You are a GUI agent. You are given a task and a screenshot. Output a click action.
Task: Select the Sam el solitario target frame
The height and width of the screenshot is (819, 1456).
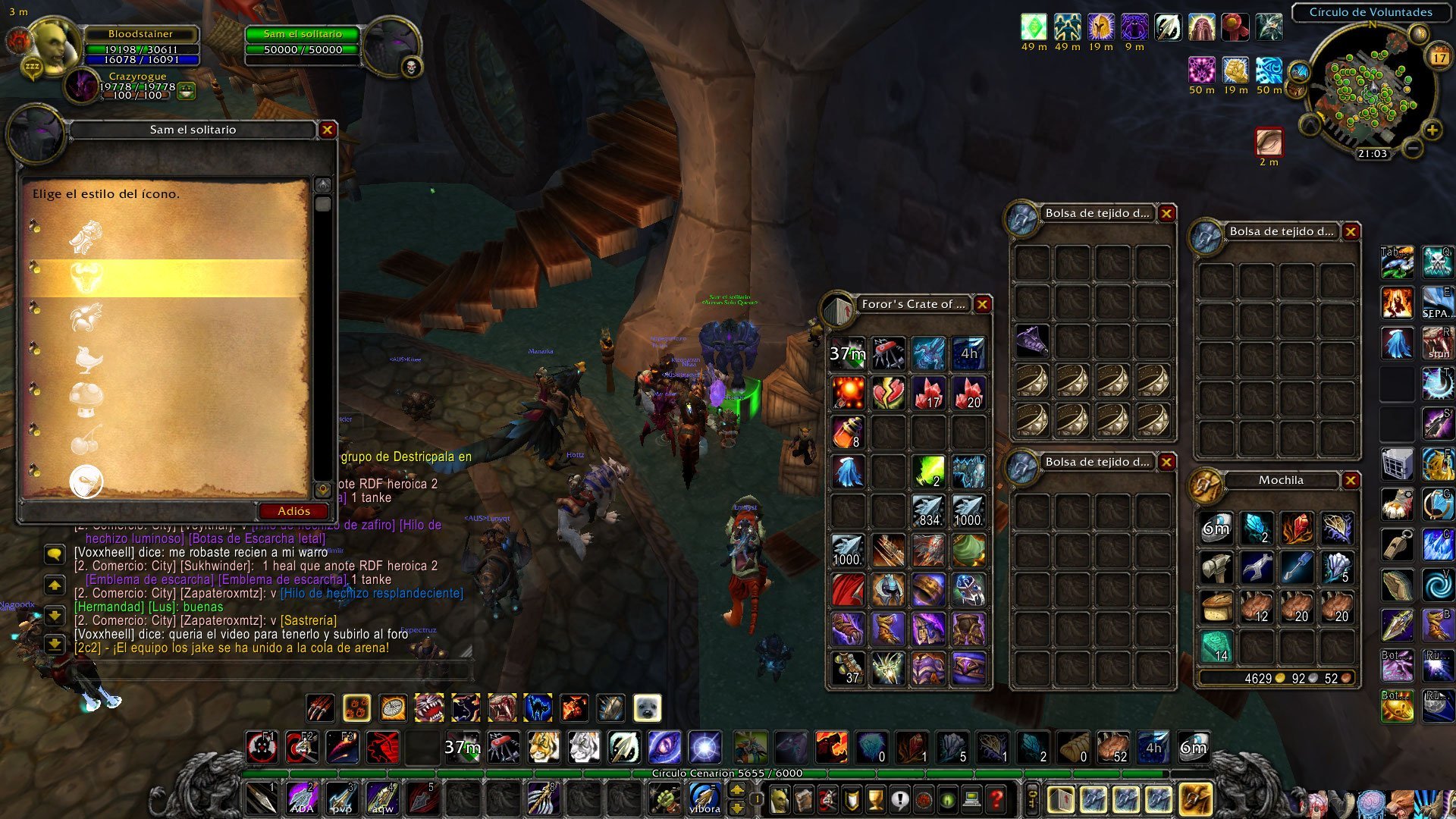pos(303,42)
